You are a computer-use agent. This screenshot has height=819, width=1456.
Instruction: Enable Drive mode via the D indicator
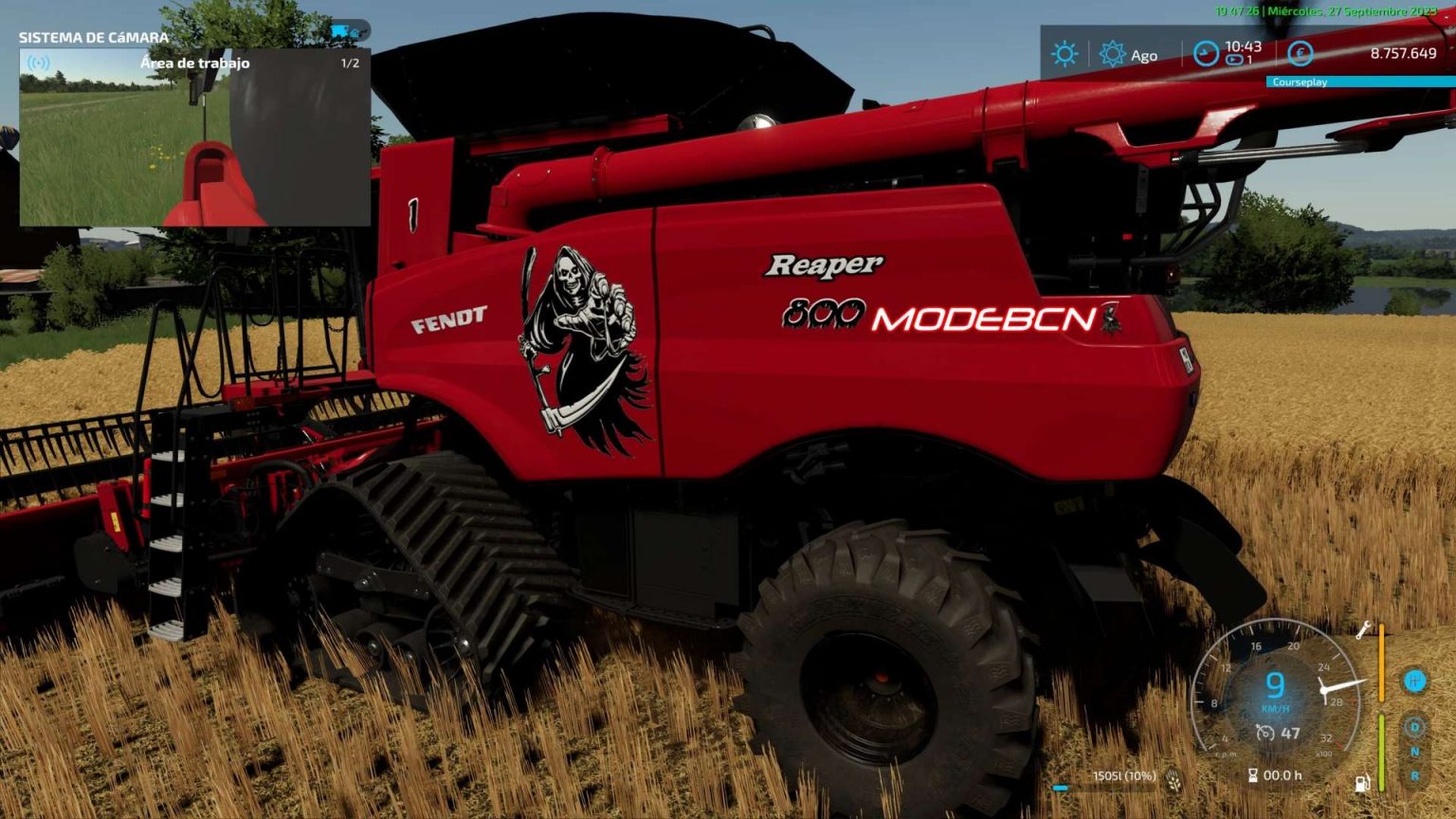(x=1414, y=726)
